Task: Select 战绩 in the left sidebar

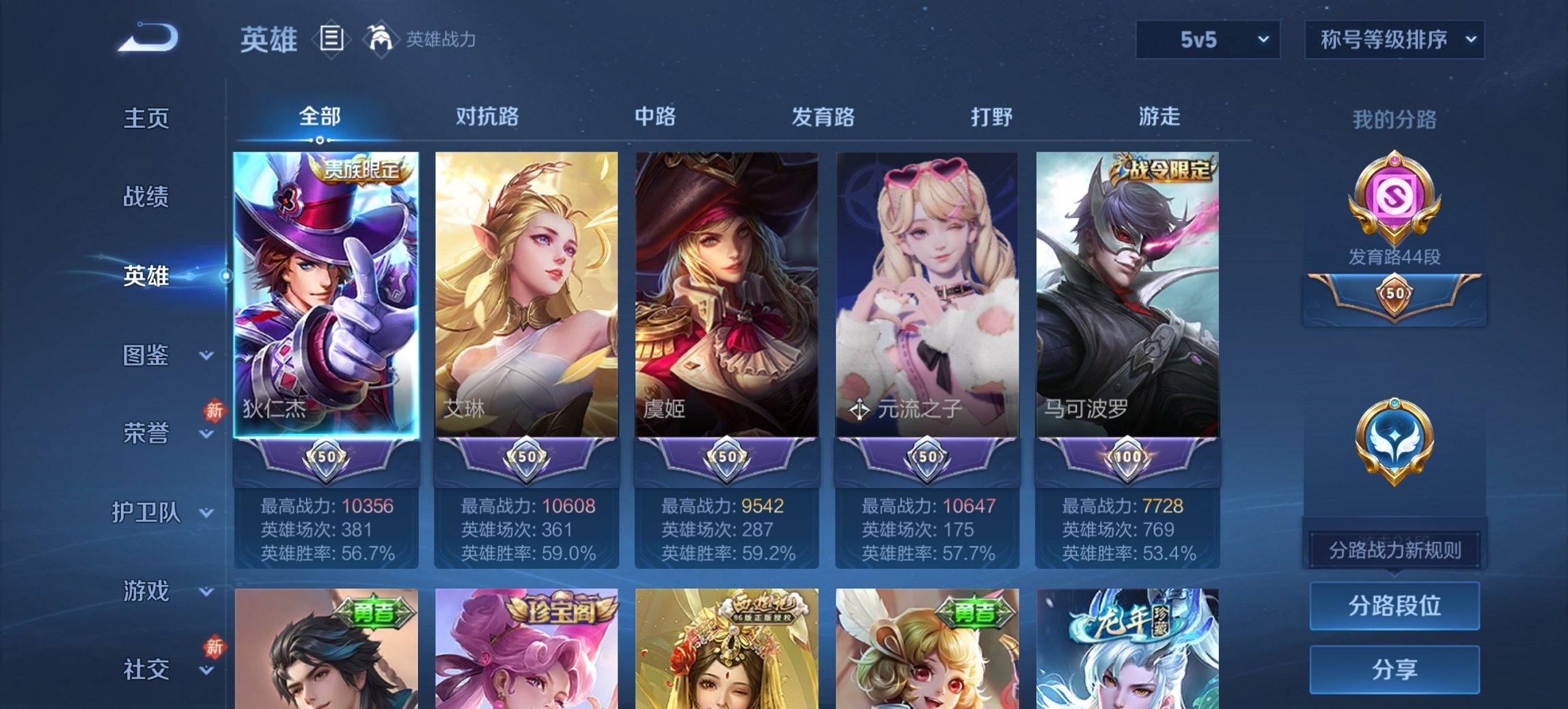Action: (146, 197)
